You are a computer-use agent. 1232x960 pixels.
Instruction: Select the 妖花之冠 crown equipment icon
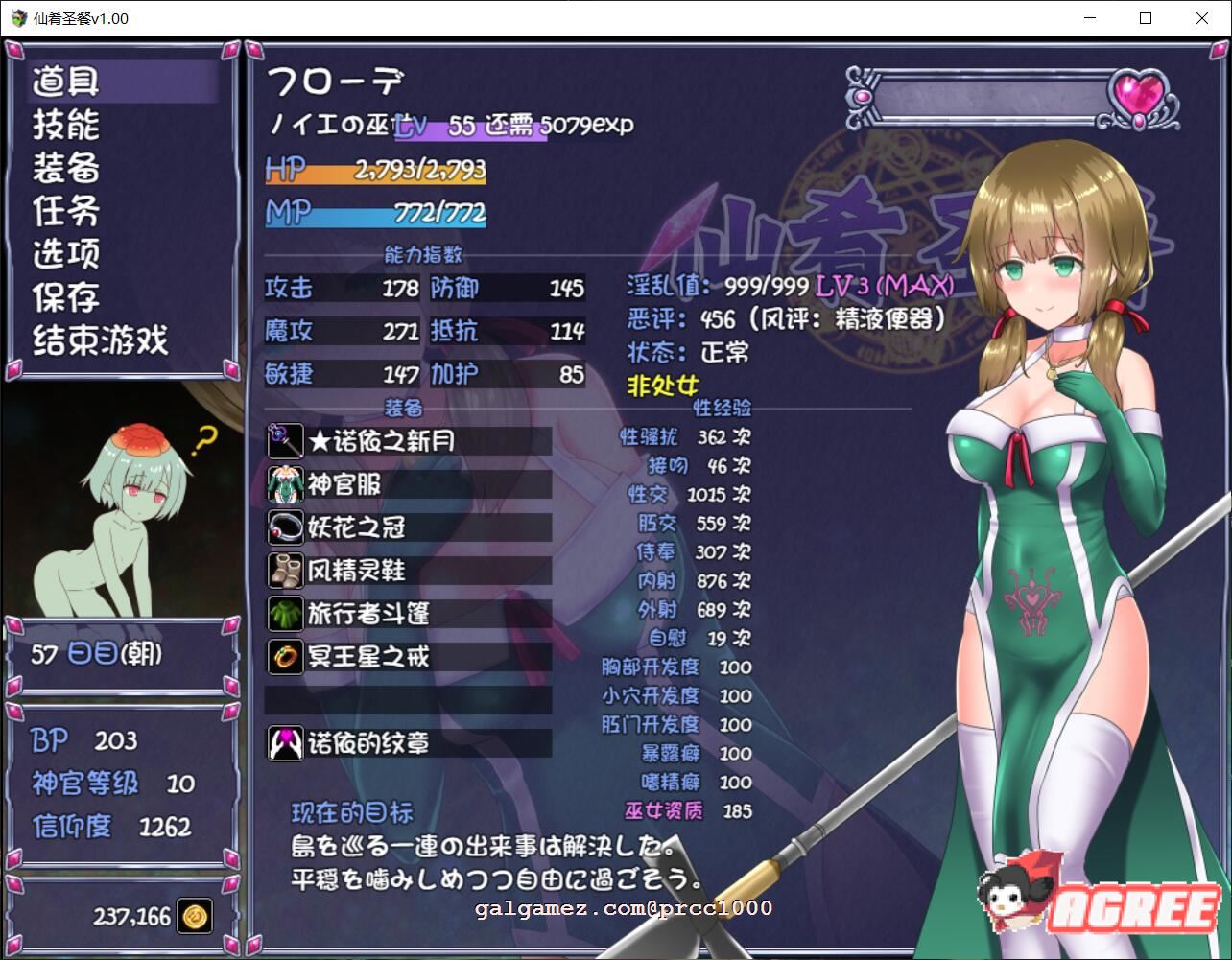tap(285, 527)
